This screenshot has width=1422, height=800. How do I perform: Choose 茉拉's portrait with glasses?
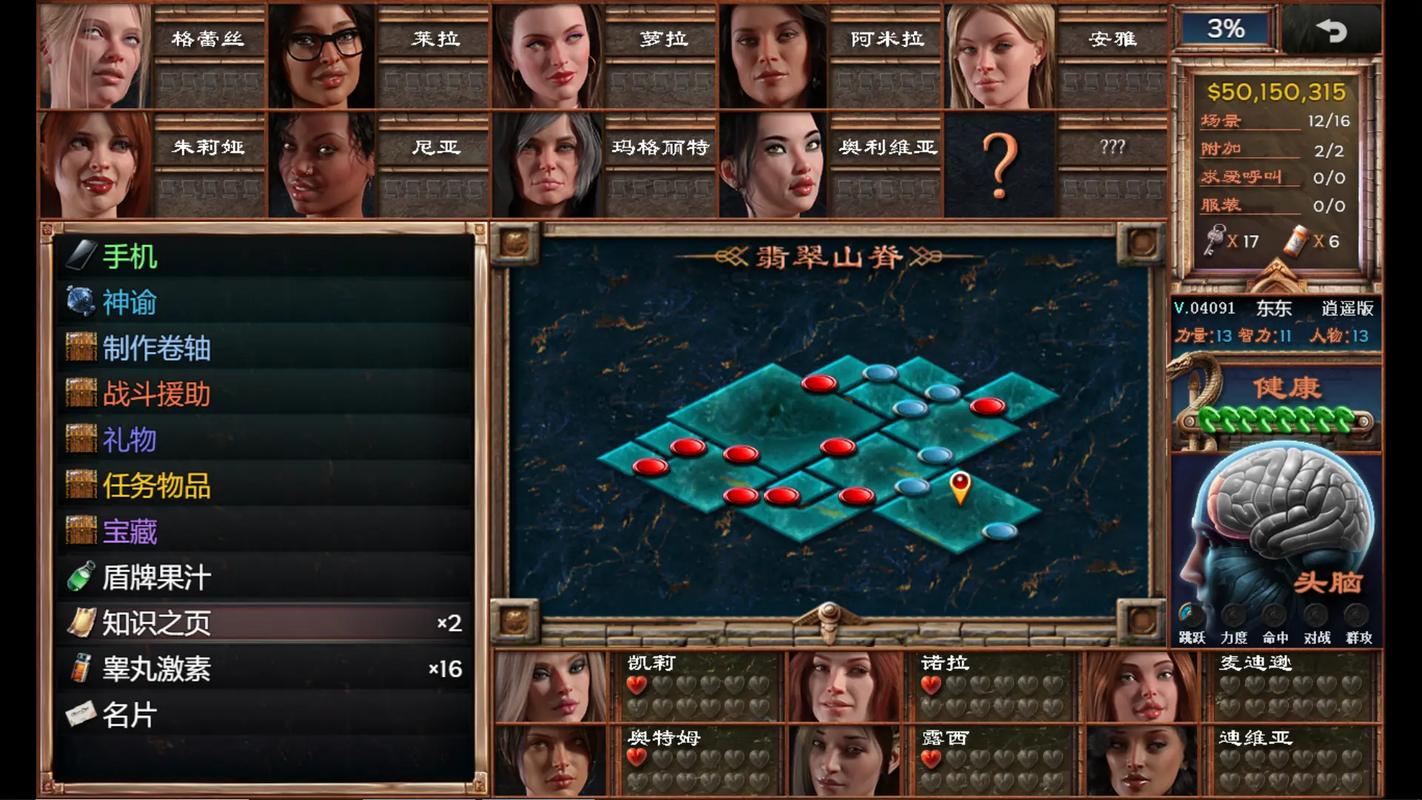(322, 56)
